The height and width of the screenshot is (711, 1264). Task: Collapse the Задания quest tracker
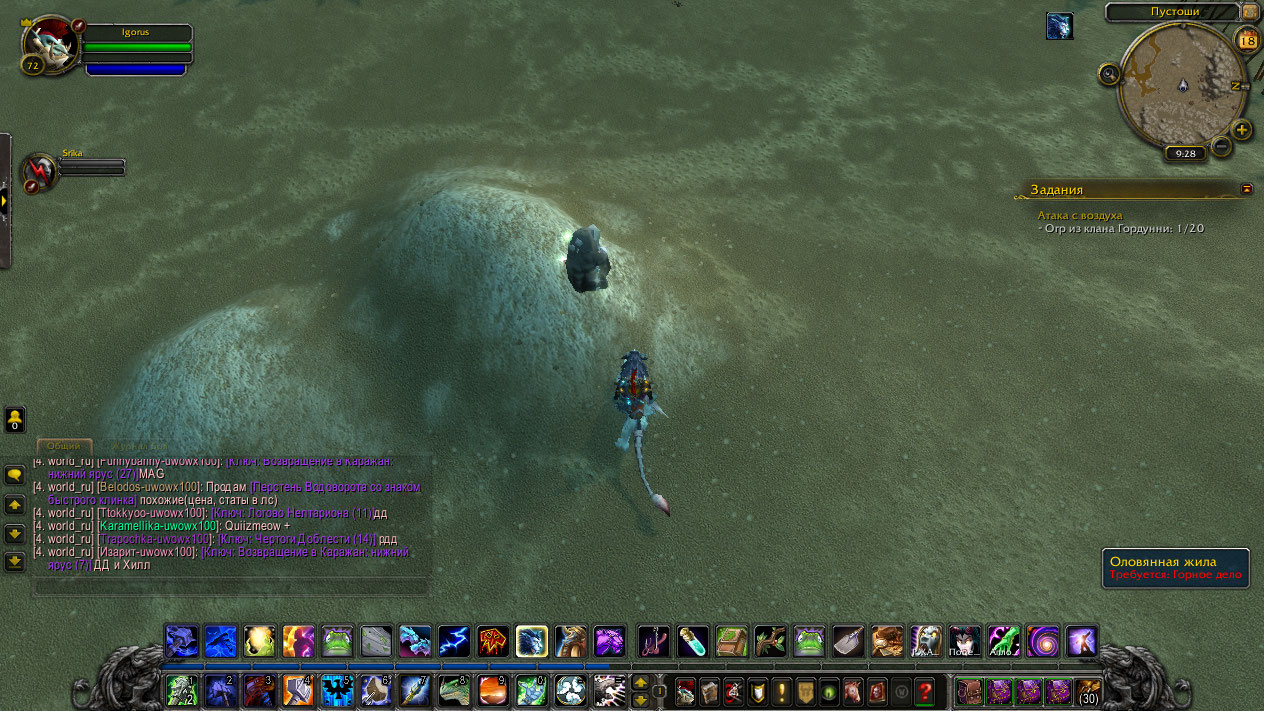tap(1246, 188)
